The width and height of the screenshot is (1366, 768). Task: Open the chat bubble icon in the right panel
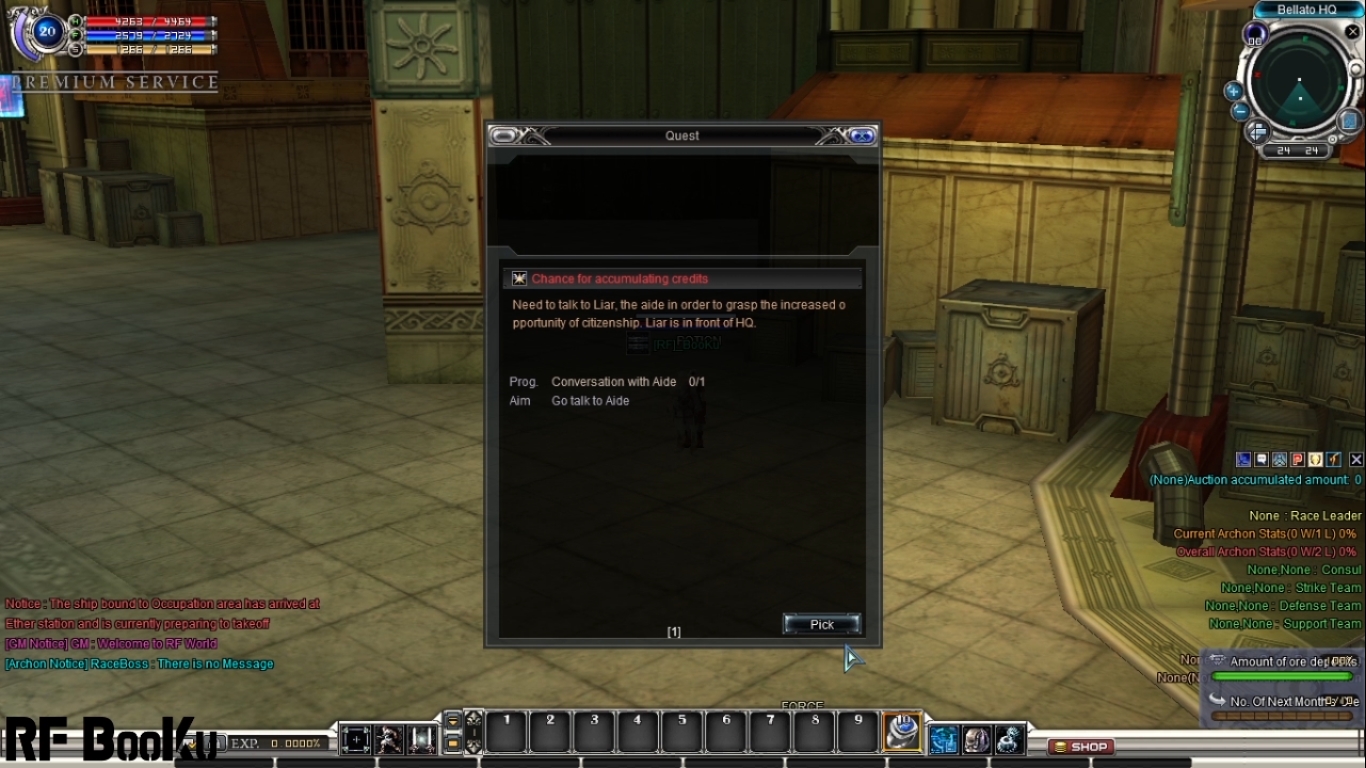[1260, 459]
